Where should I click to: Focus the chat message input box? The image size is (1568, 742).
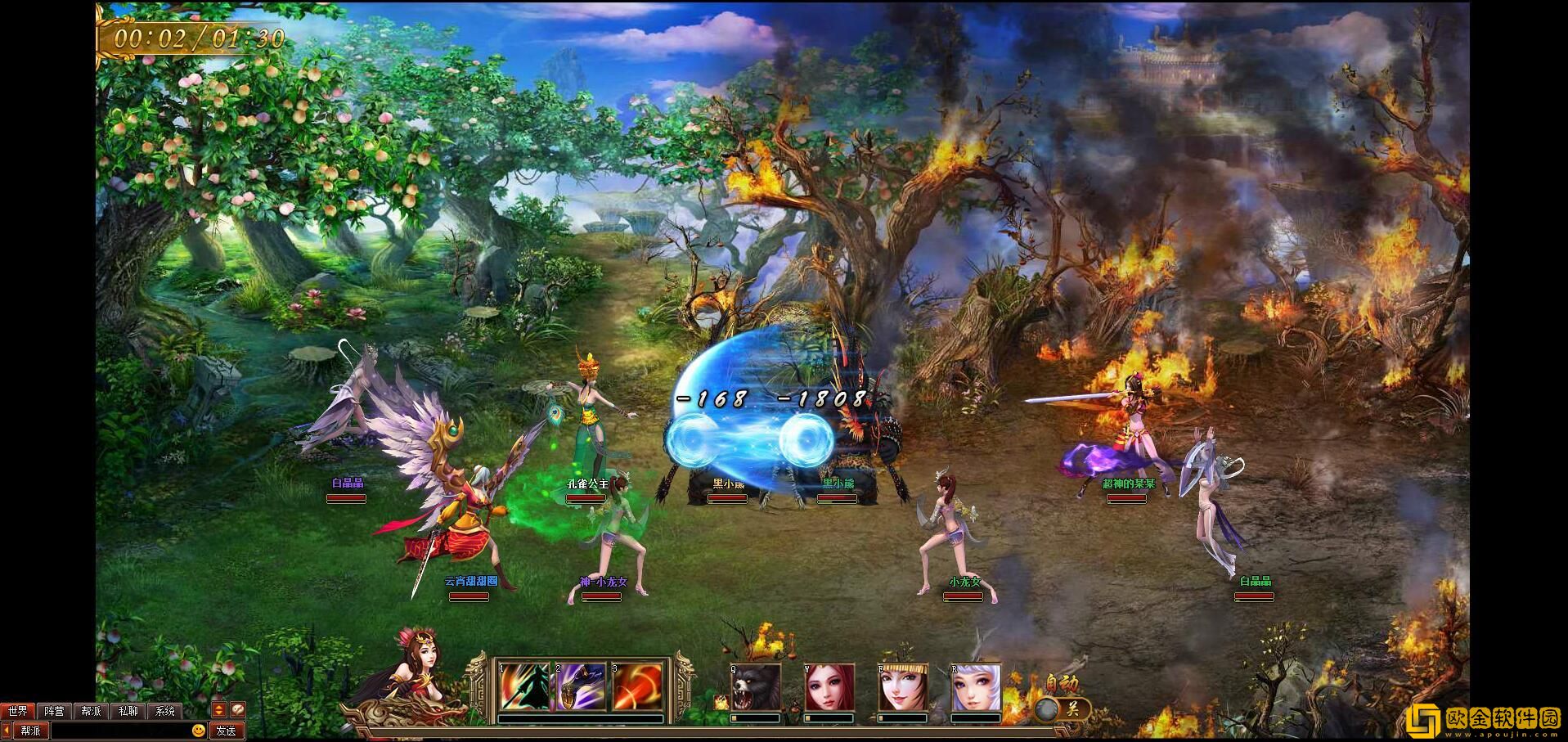click(x=121, y=731)
